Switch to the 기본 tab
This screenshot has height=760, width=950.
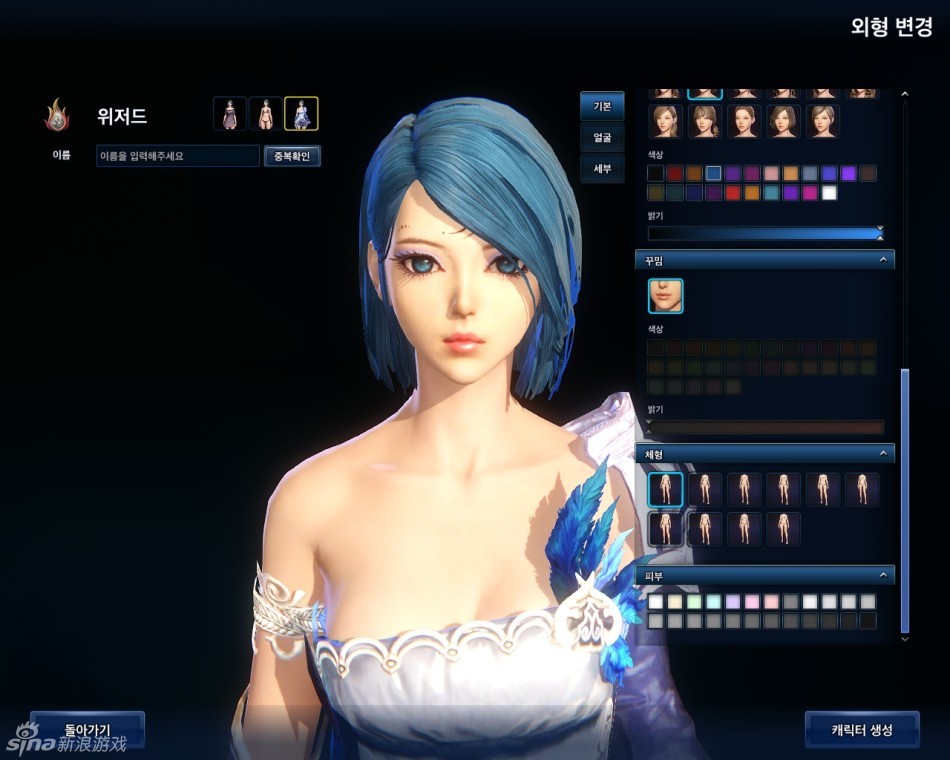[602, 105]
